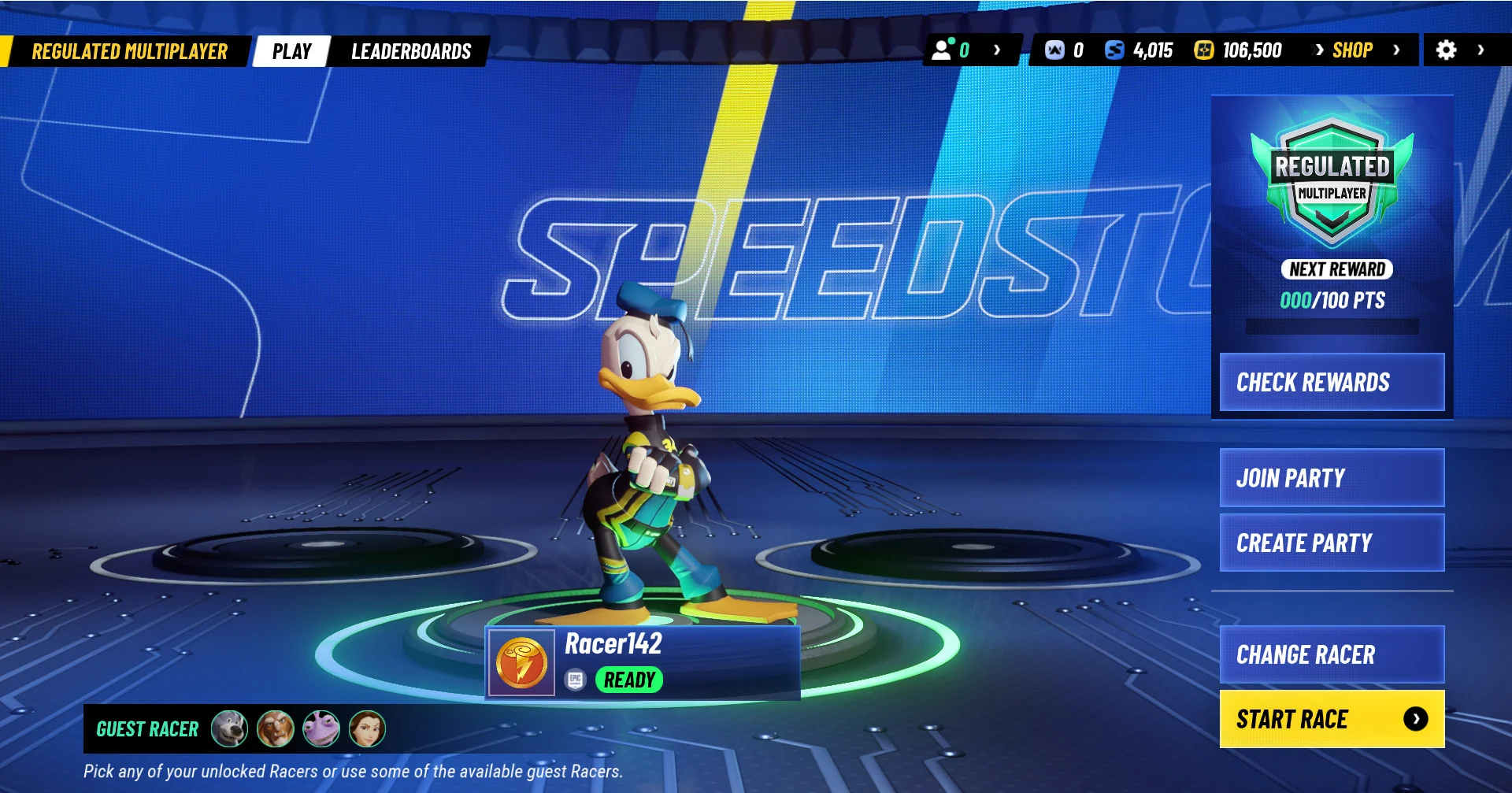The image size is (1512, 793).
Task: Select Belle guest racer portrait
Action: [367, 728]
